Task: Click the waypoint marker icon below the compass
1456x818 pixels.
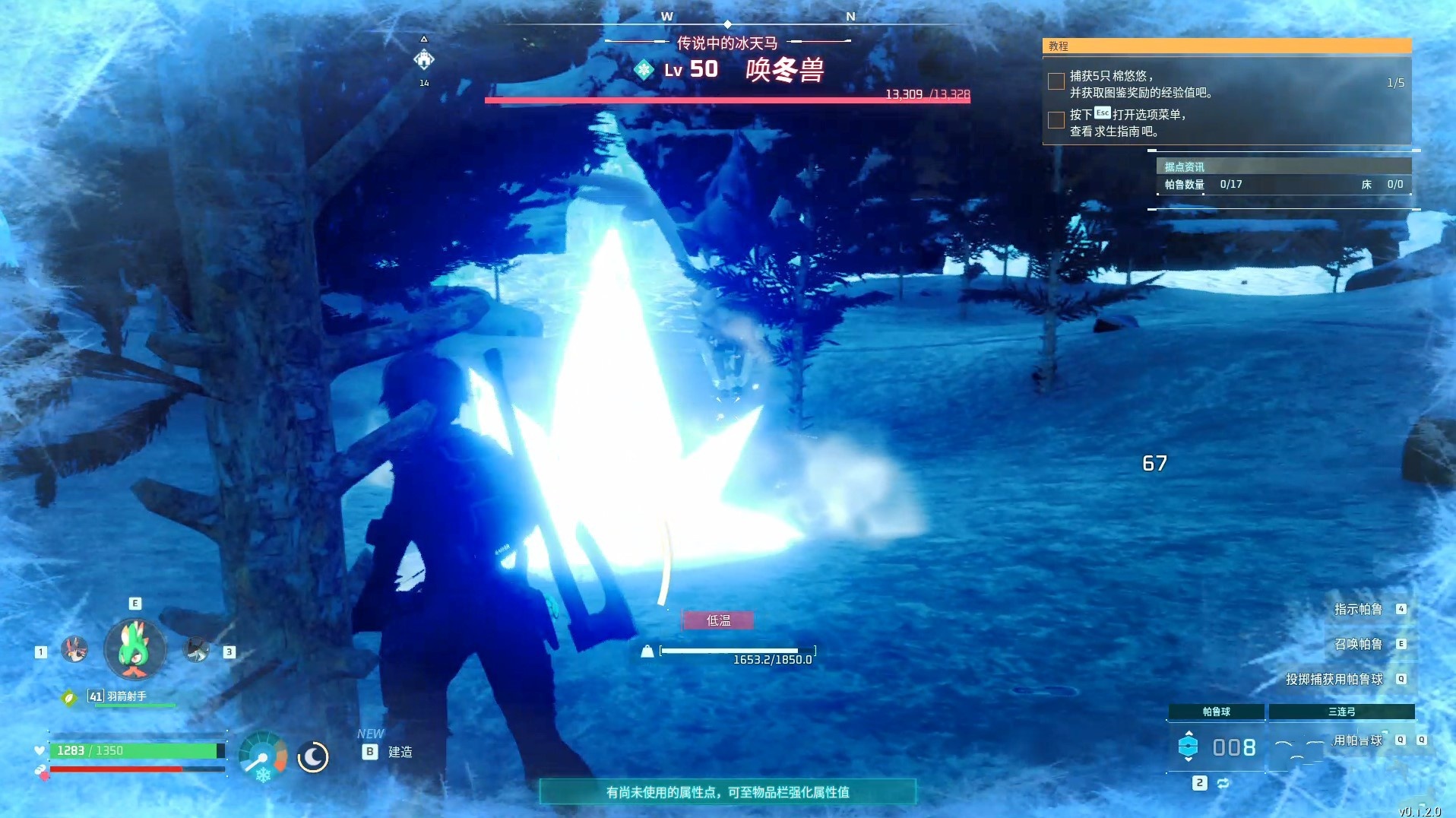Action: tap(424, 59)
